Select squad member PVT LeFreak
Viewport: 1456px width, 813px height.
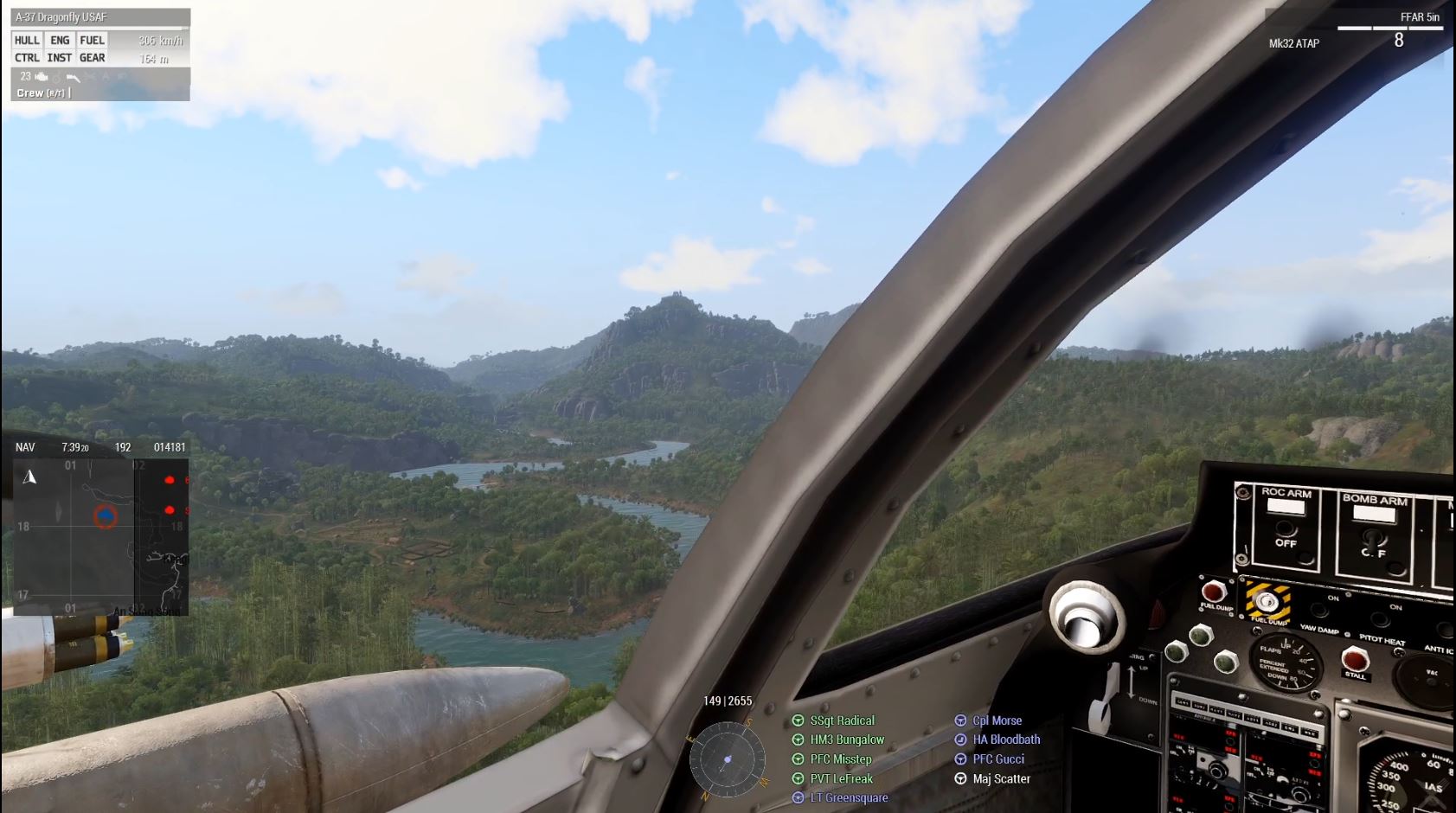click(841, 778)
